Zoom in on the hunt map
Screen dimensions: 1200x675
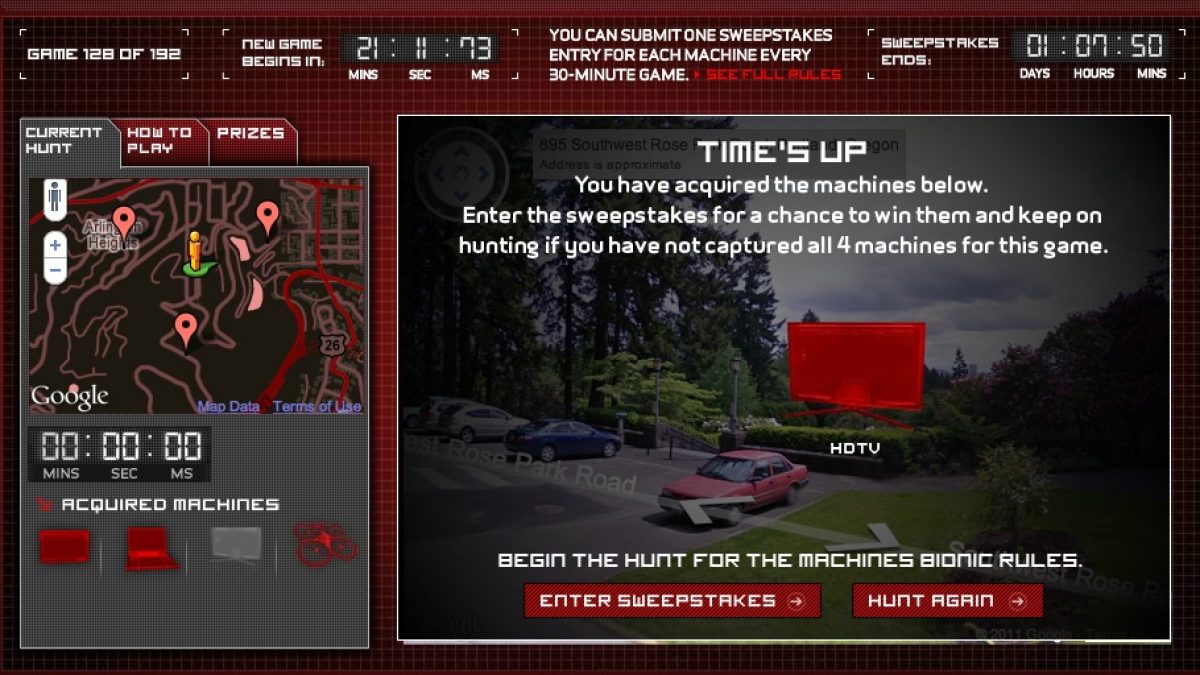[55, 245]
